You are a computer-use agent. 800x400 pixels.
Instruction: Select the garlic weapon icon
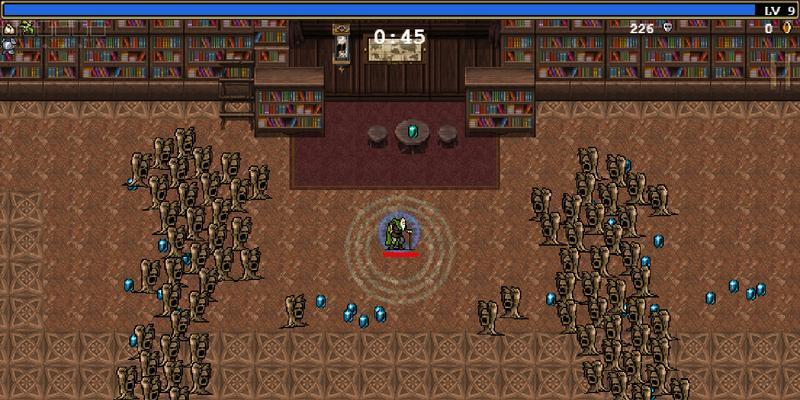[x=8, y=29]
